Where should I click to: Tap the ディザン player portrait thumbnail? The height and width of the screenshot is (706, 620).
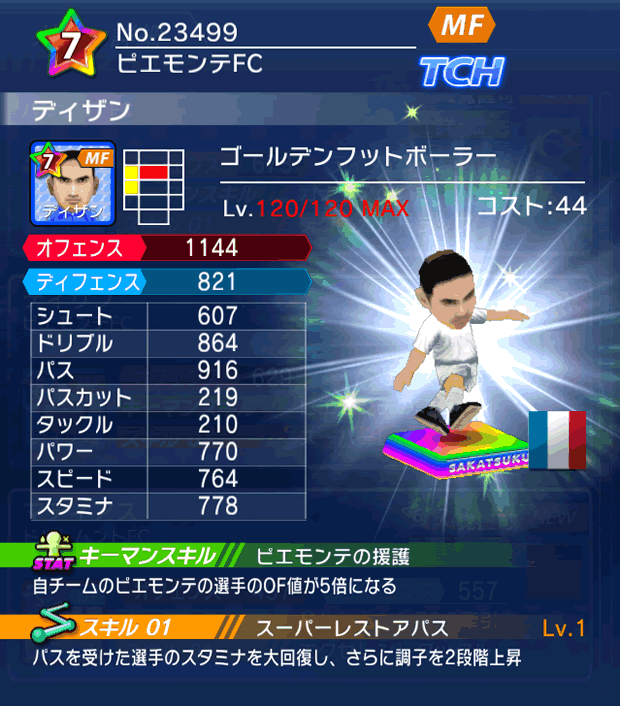coord(75,183)
